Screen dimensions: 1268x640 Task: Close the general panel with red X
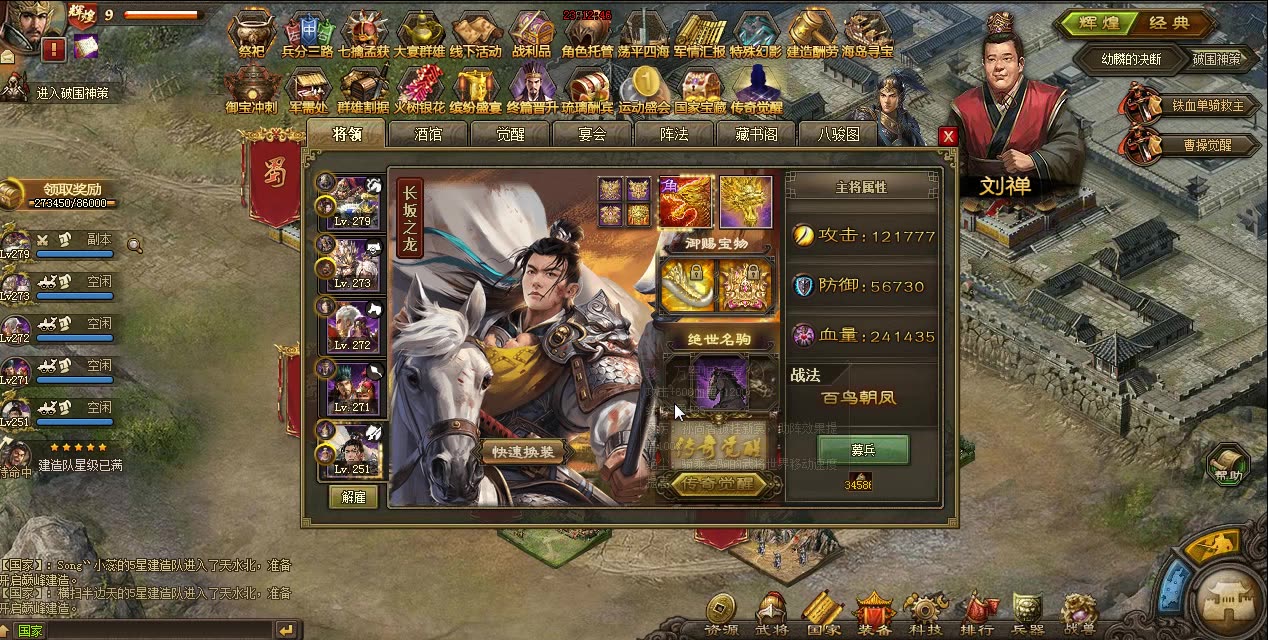[x=948, y=136]
